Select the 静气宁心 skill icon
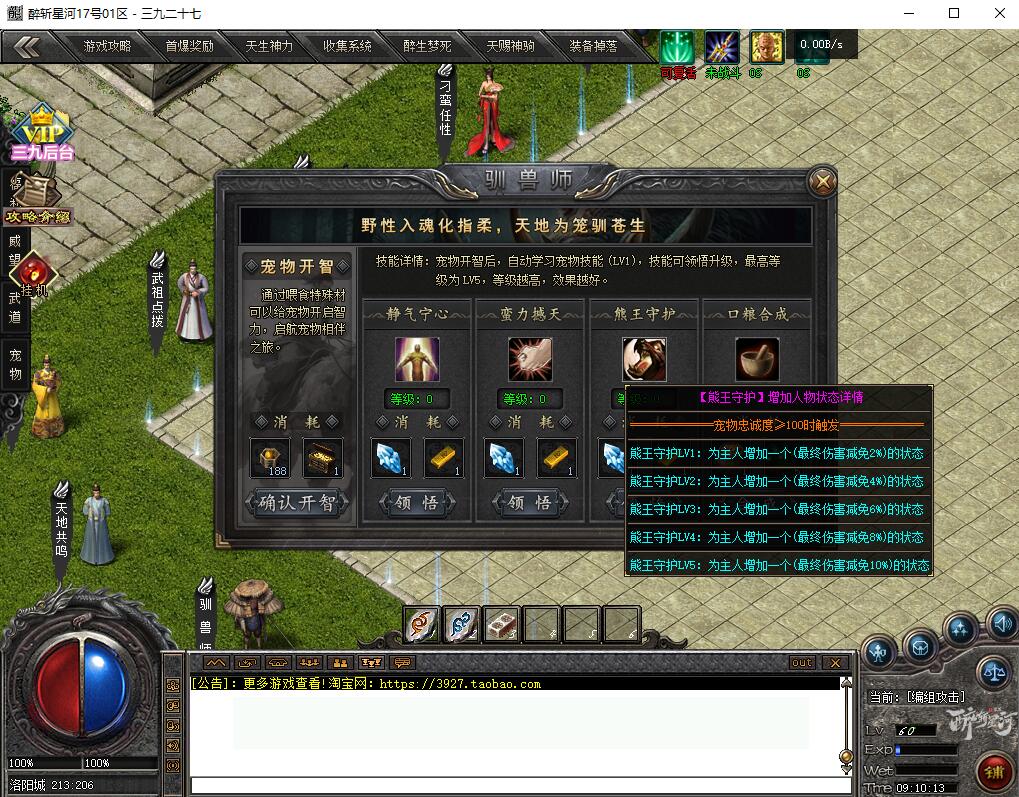 417,359
